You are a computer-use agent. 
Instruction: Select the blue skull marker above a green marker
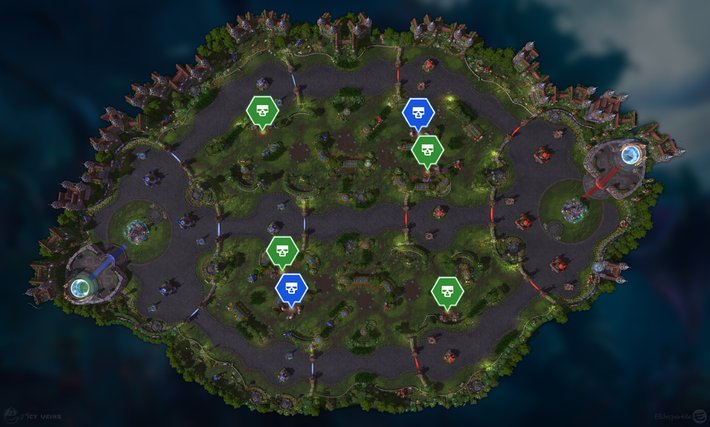coord(419,114)
